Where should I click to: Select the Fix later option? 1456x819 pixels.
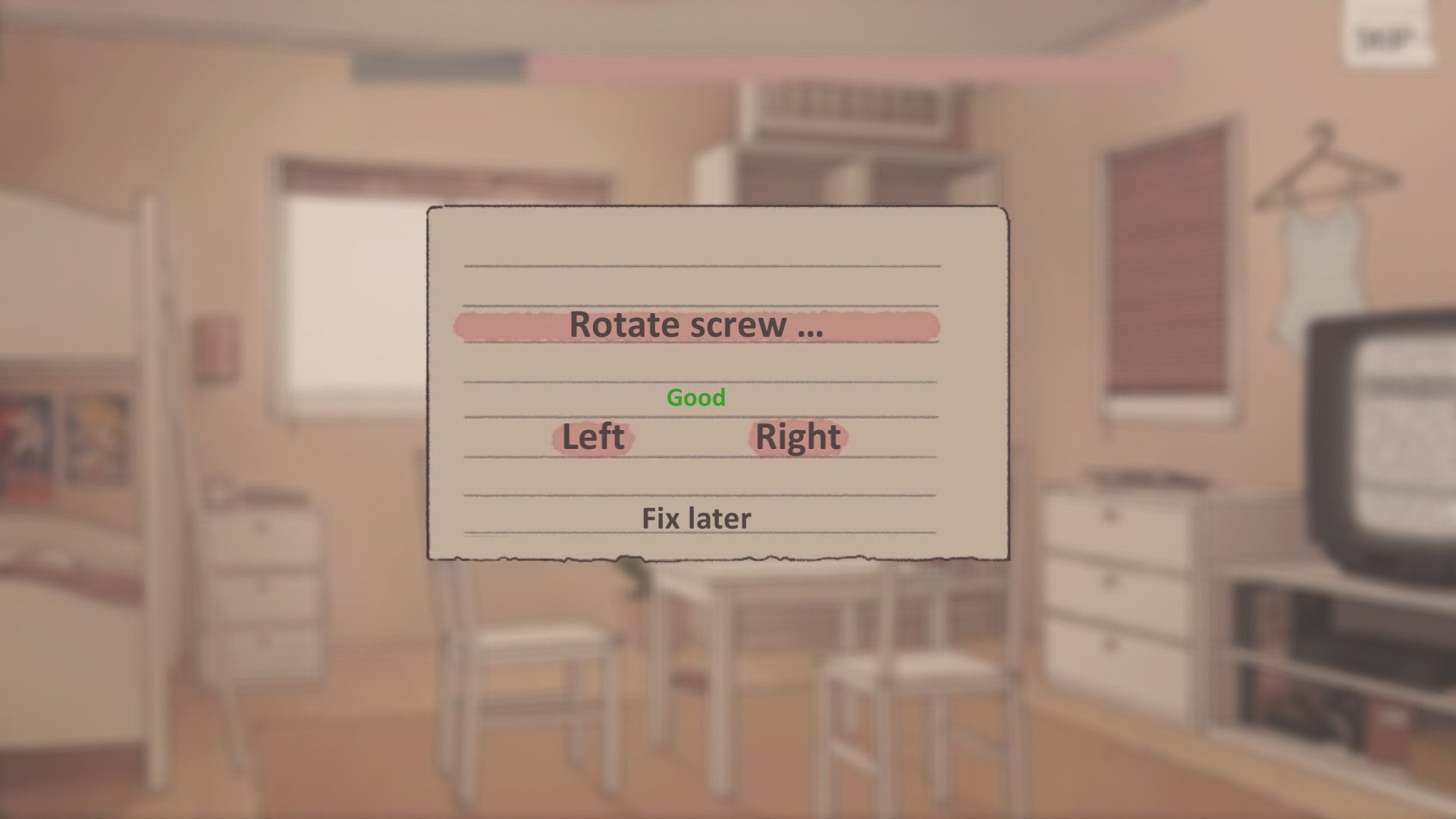696,519
